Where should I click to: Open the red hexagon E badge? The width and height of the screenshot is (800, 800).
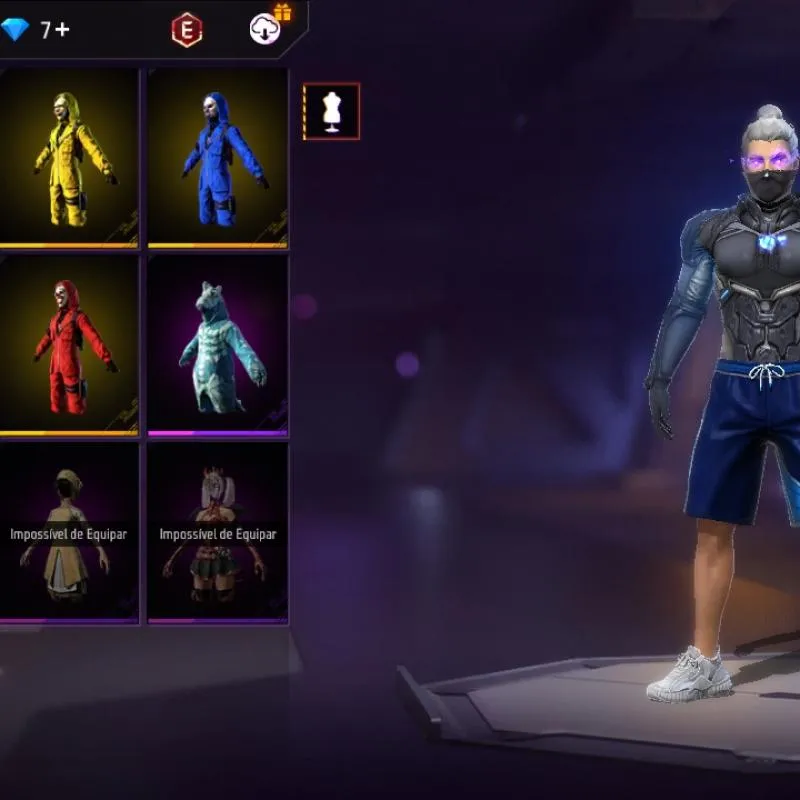point(186,30)
